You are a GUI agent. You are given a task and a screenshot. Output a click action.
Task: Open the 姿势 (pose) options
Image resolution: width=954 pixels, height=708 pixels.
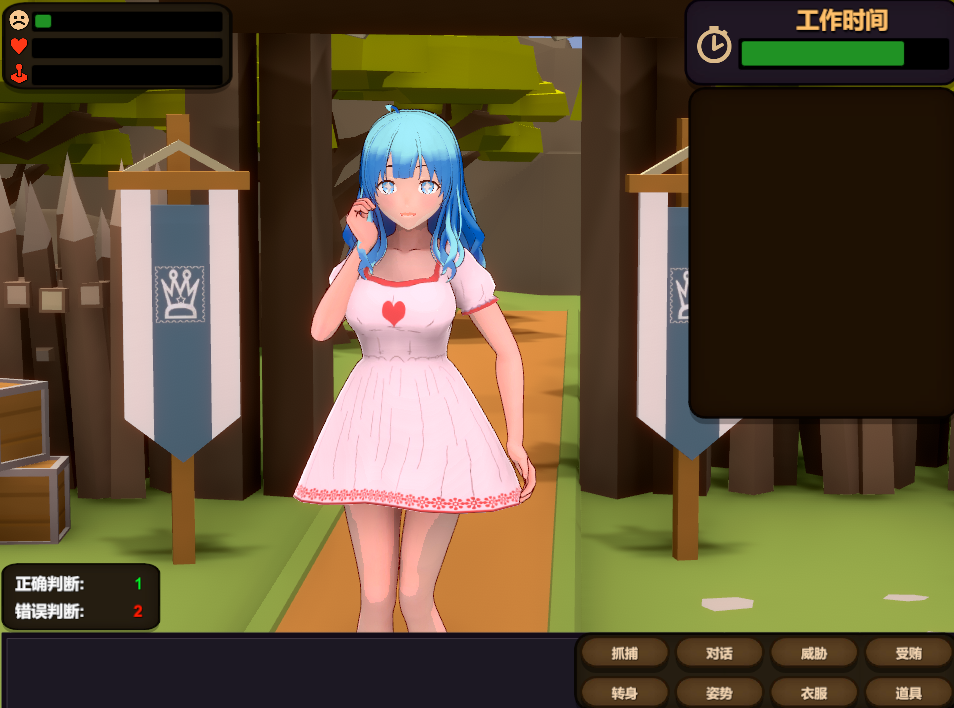[719, 691]
